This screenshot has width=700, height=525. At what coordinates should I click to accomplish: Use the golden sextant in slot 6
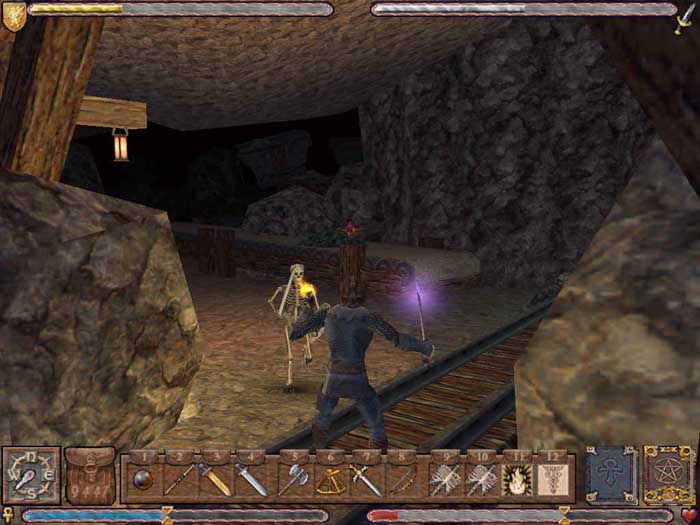coord(331,479)
